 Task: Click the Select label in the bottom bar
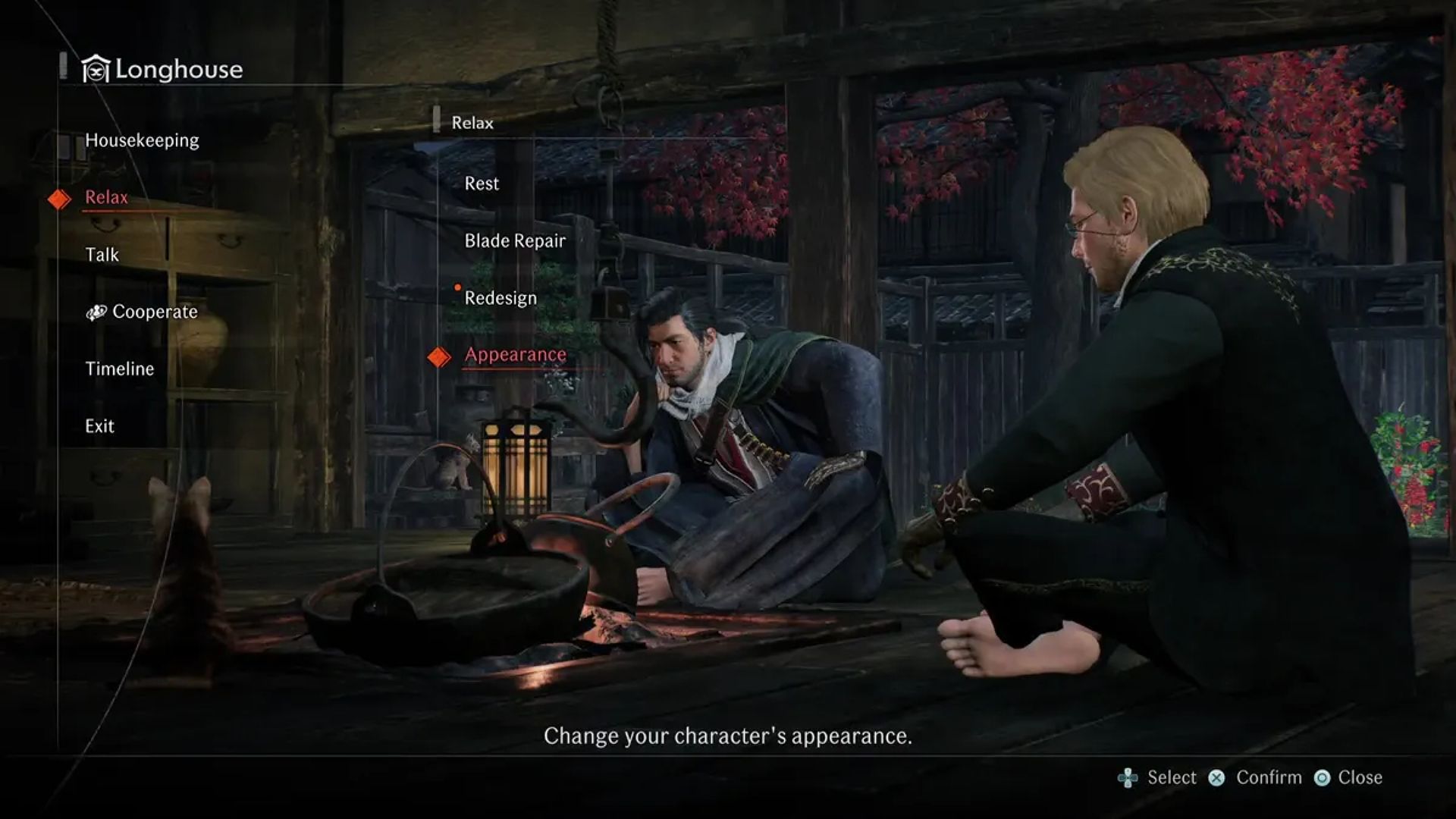tap(1171, 777)
